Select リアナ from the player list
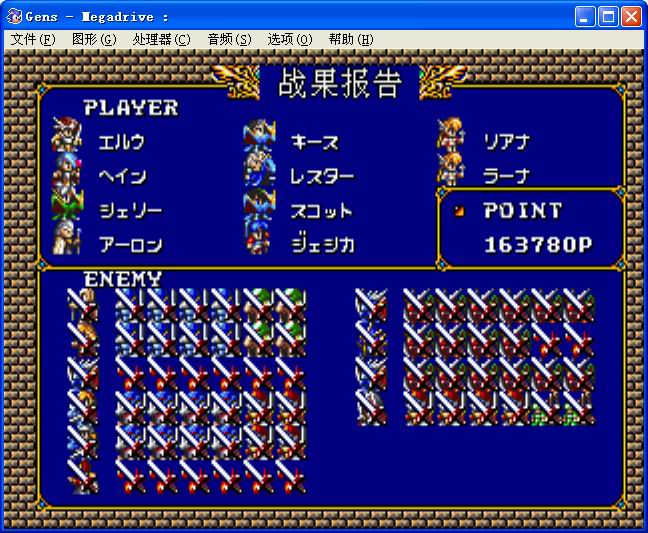Screen dimensions: 648x533 pos(506,142)
